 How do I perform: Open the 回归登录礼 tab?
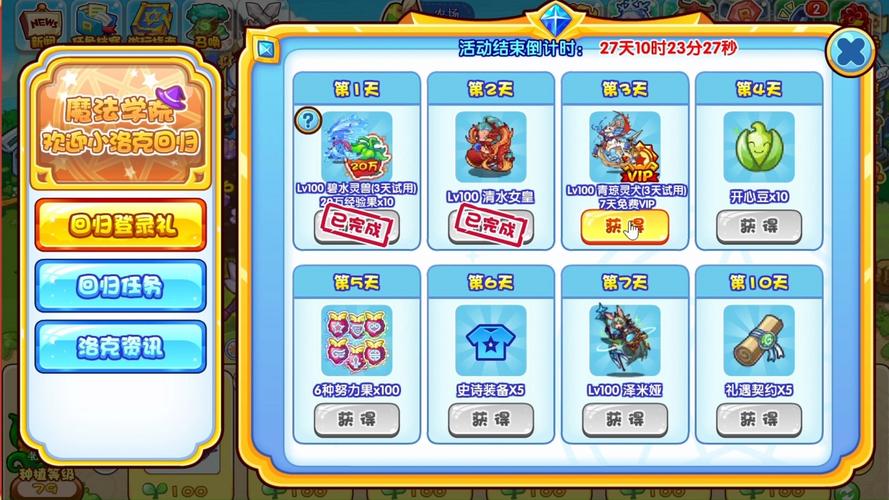point(121,225)
